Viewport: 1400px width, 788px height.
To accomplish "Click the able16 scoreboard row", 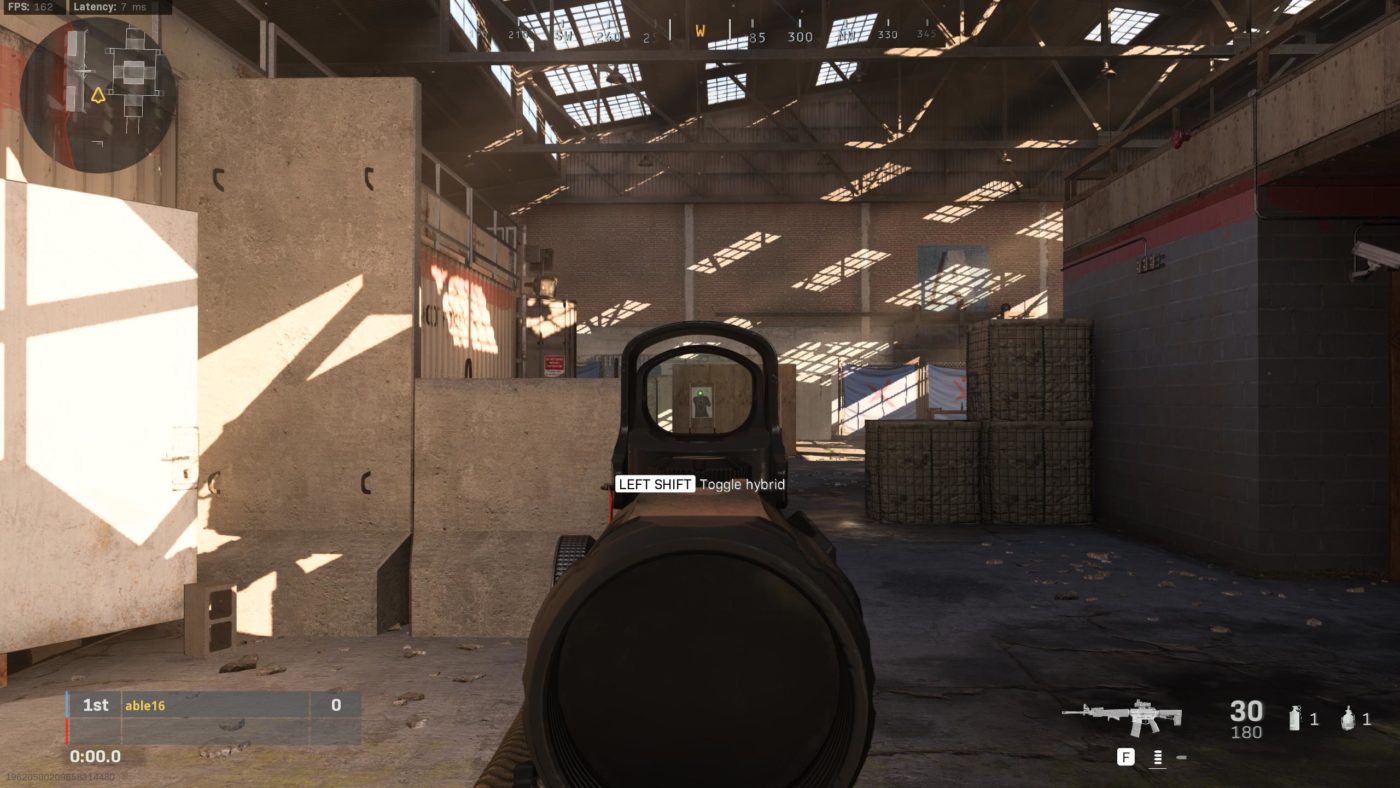I will 214,705.
